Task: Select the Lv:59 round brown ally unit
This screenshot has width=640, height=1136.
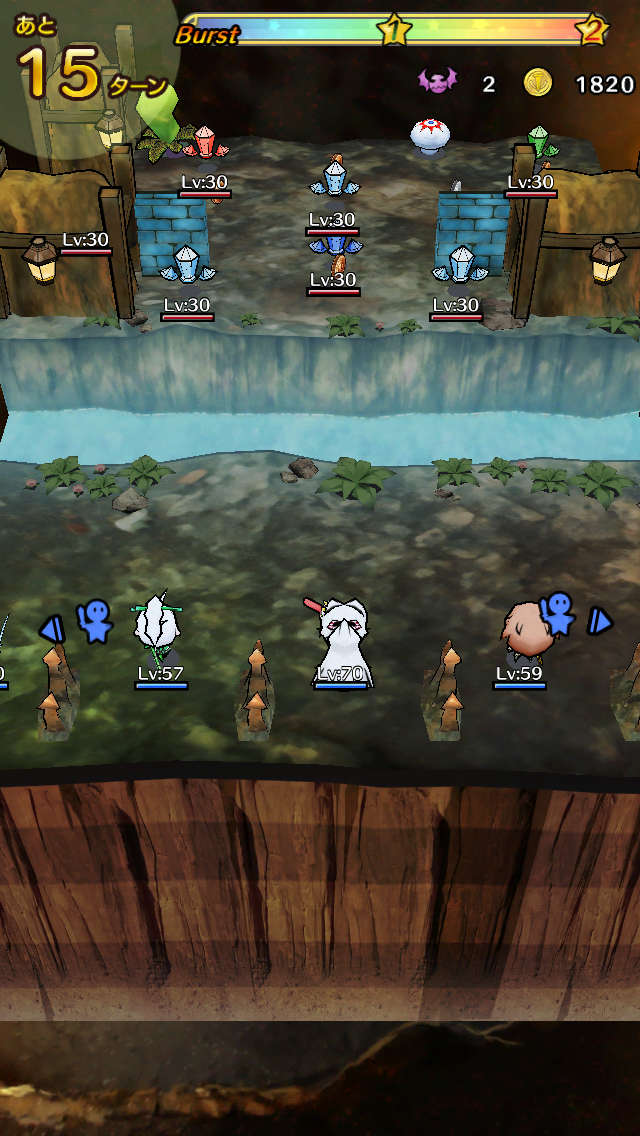Action: 522,628
